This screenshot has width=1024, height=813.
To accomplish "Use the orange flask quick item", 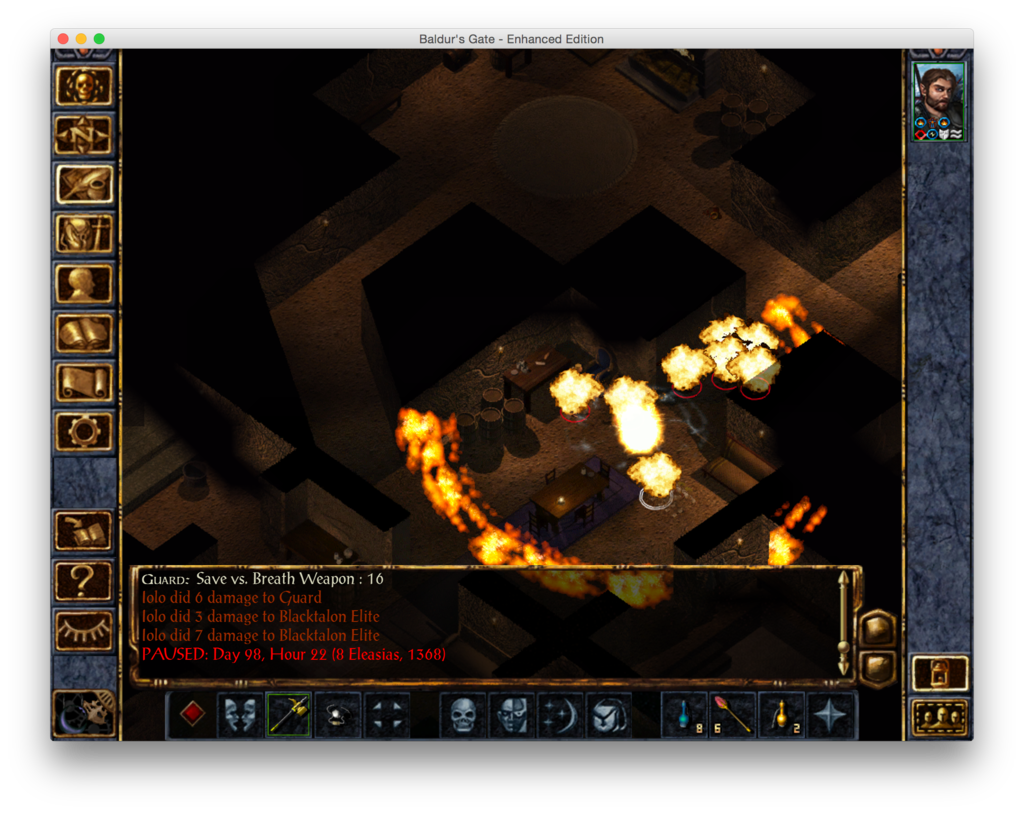I will point(782,715).
